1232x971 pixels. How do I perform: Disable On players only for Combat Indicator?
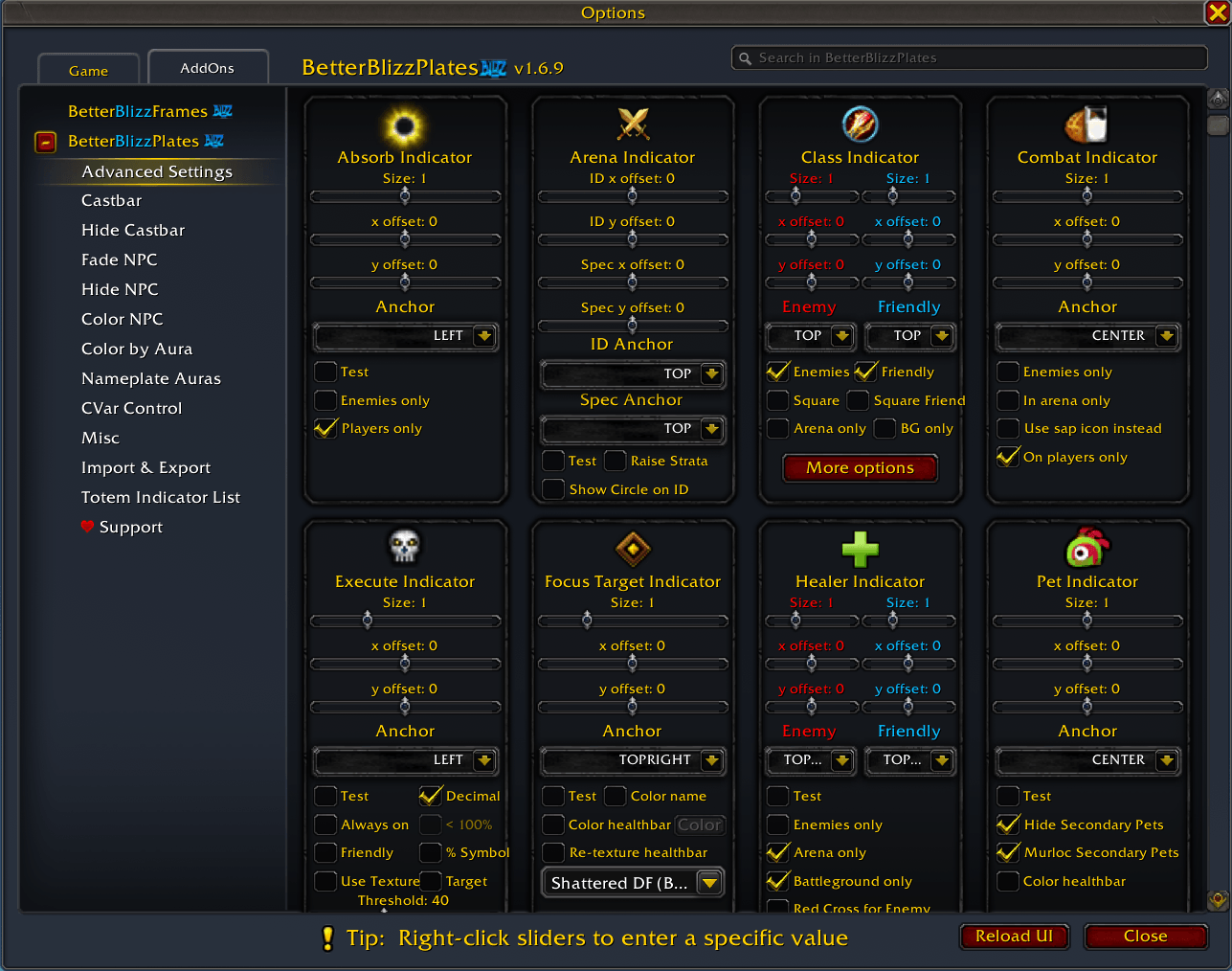[x=1007, y=457]
